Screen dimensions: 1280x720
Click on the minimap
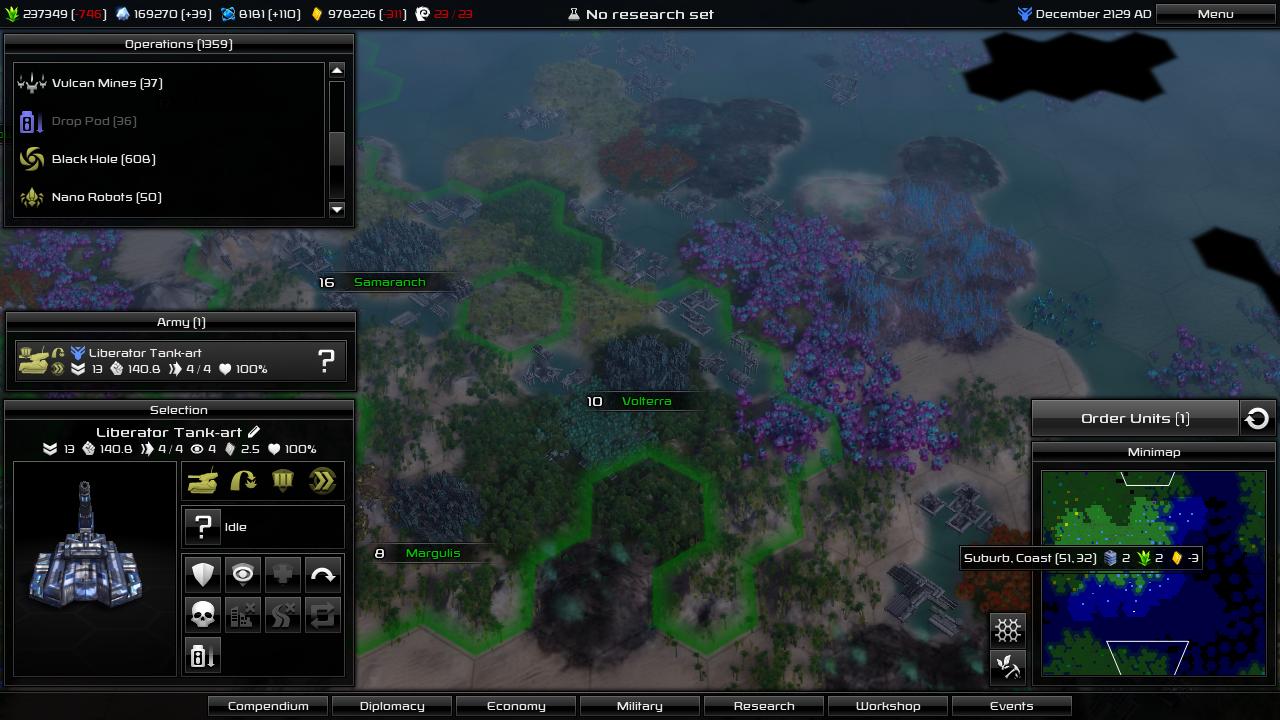(x=1153, y=572)
